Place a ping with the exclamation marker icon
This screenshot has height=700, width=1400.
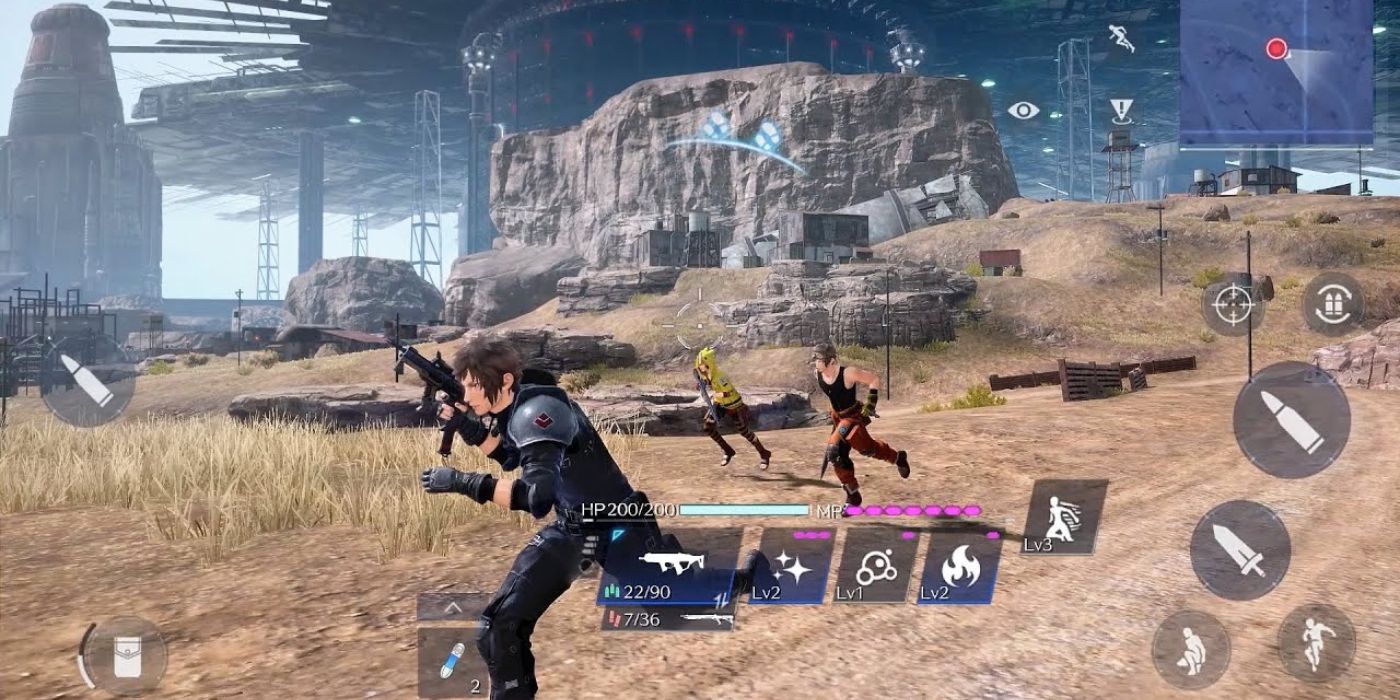tap(1121, 110)
